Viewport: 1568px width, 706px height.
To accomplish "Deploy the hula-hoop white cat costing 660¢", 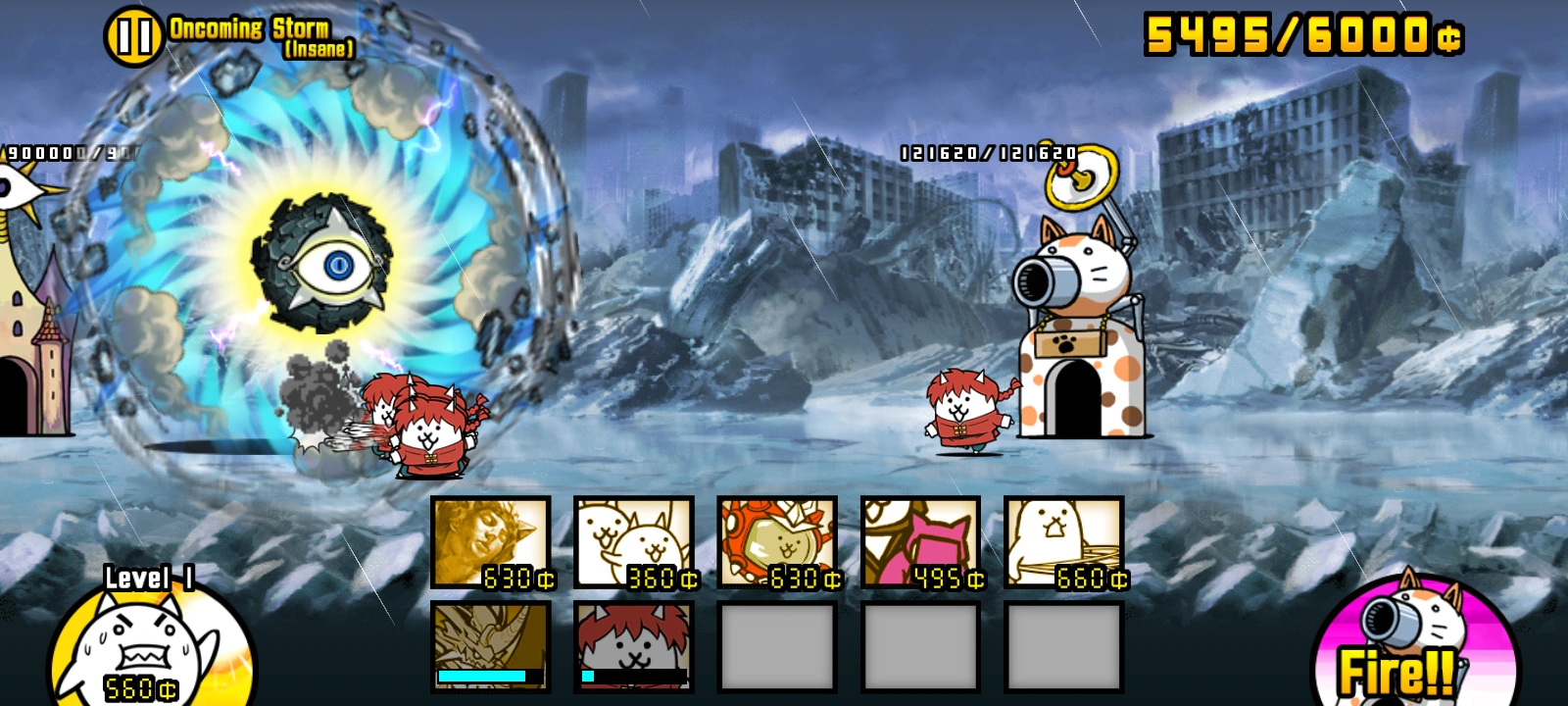I will click(1058, 543).
